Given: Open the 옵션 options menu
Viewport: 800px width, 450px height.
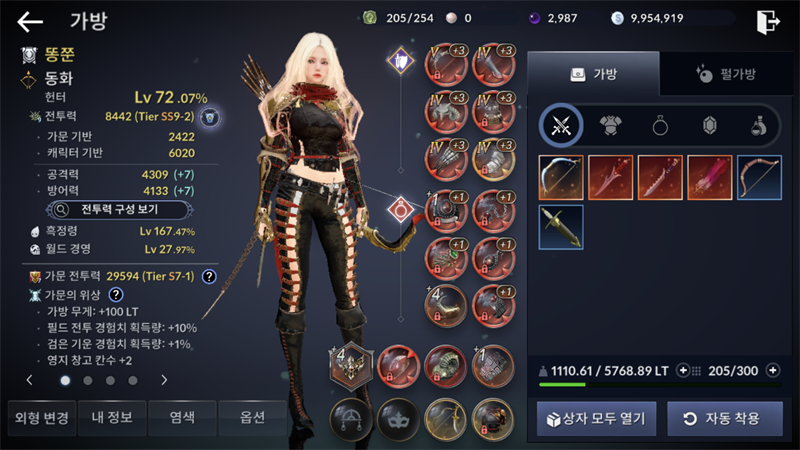Looking at the screenshot, I should 252,417.
